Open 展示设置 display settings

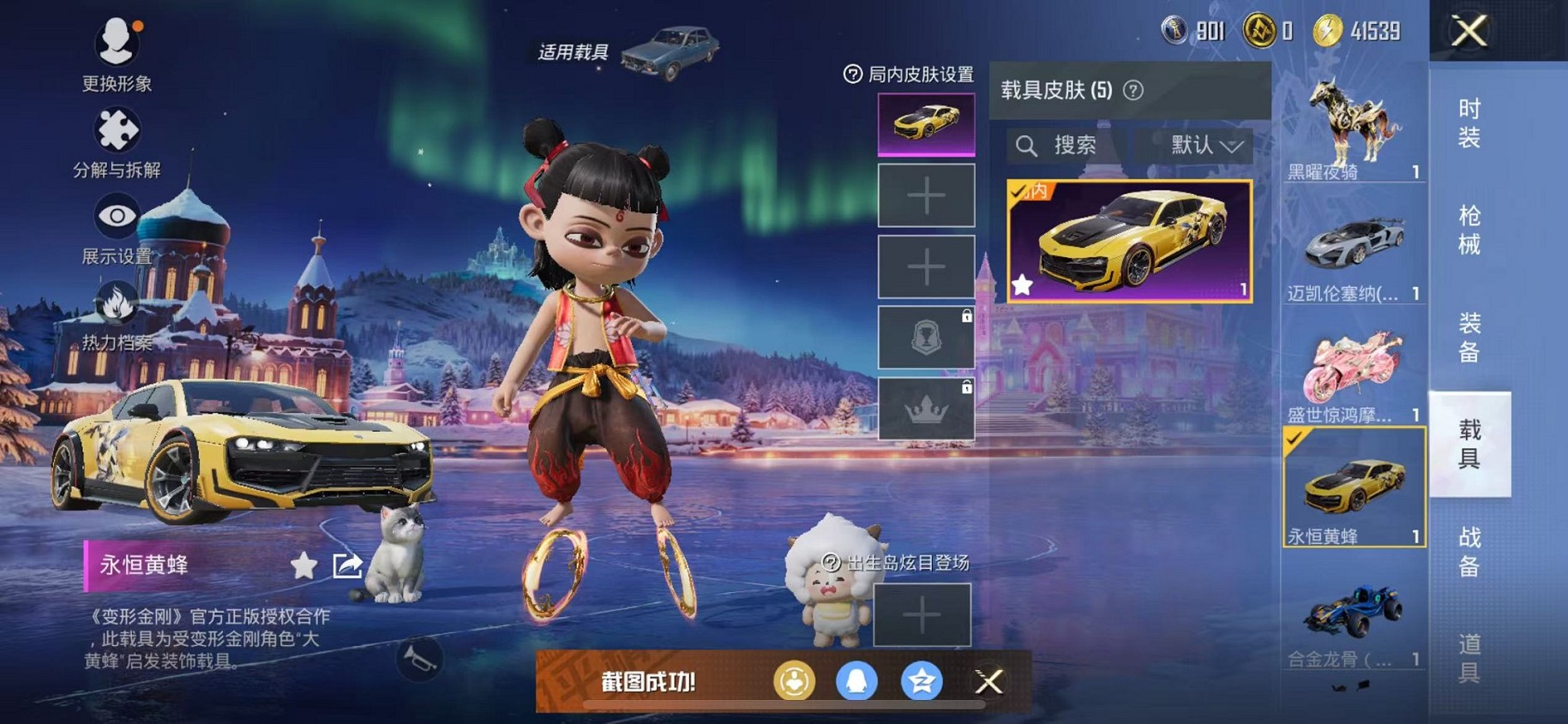117,227
